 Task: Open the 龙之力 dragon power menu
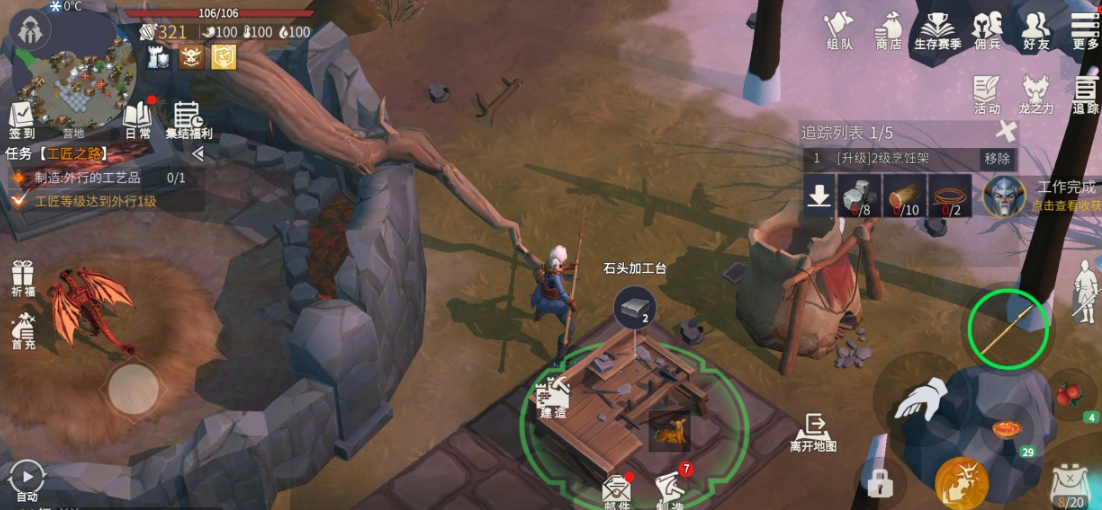(x=1036, y=93)
